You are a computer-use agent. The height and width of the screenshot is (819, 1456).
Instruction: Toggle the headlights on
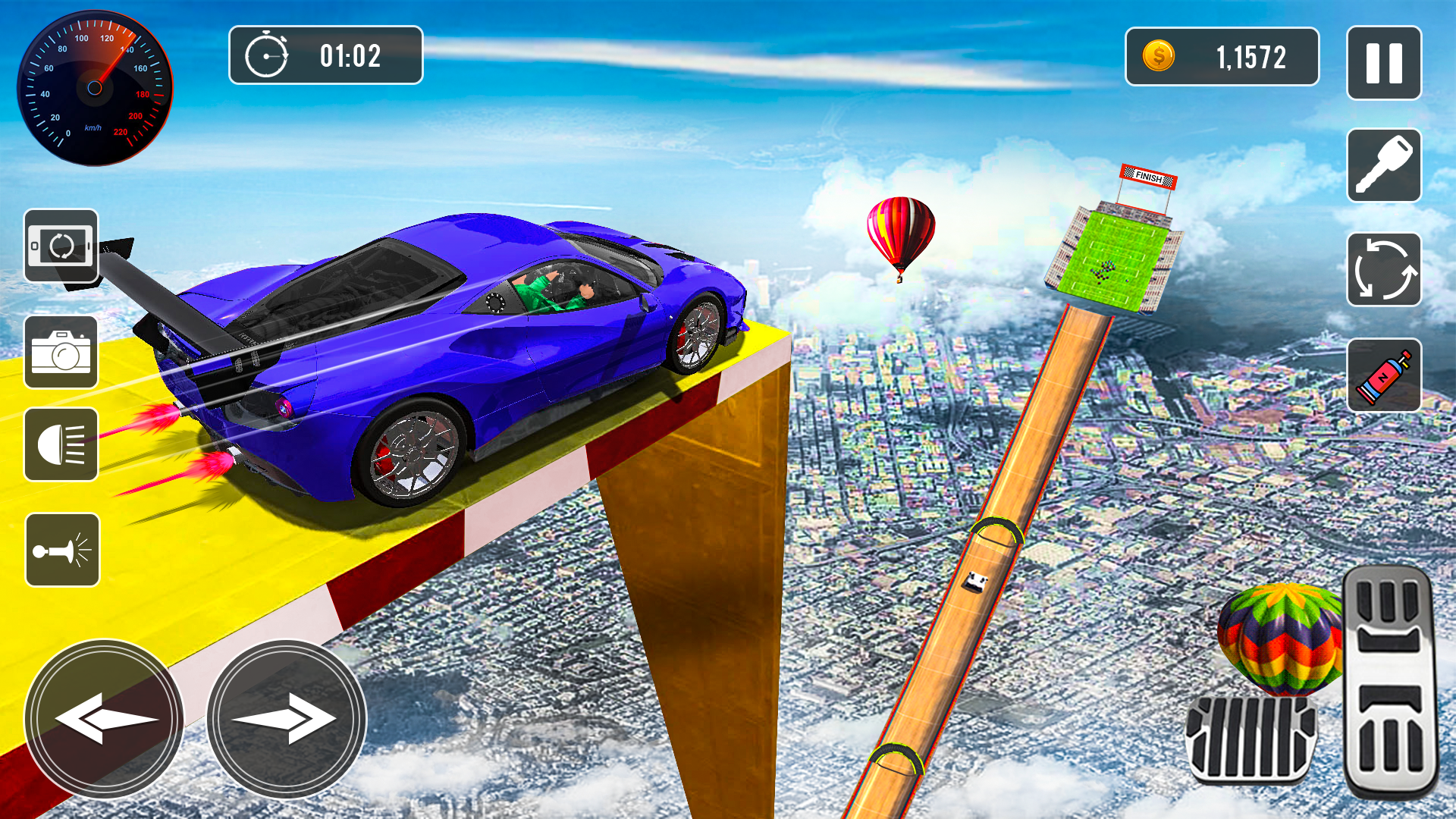[62, 446]
